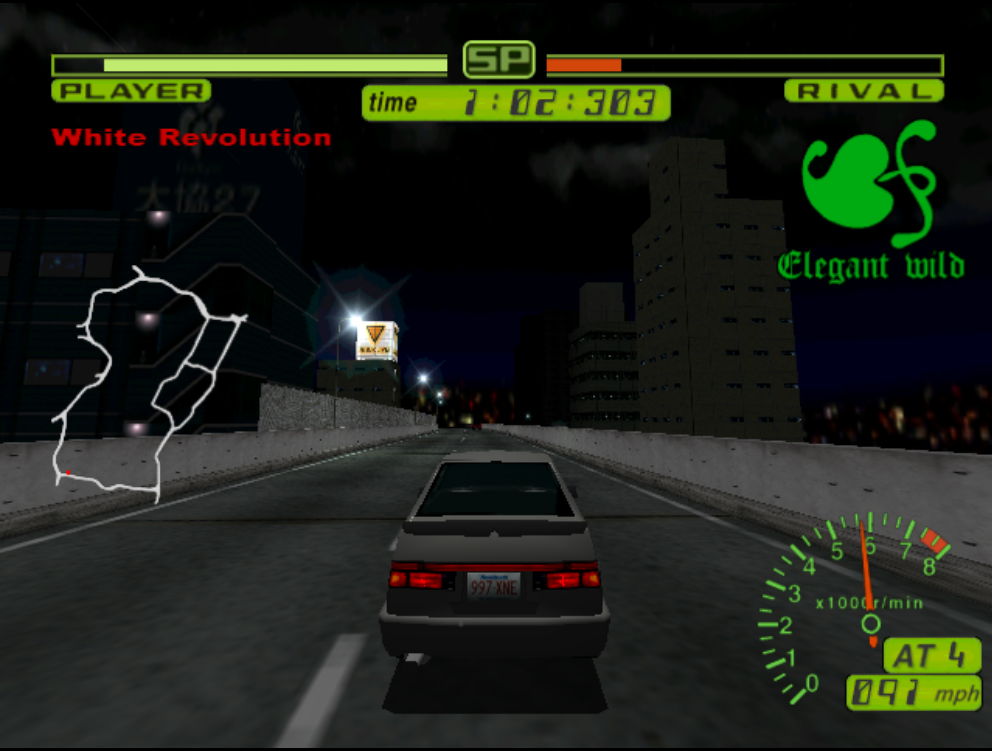Select the RIVAL label tag
Screen dimensions: 992x751
click(x=864, y=91)
